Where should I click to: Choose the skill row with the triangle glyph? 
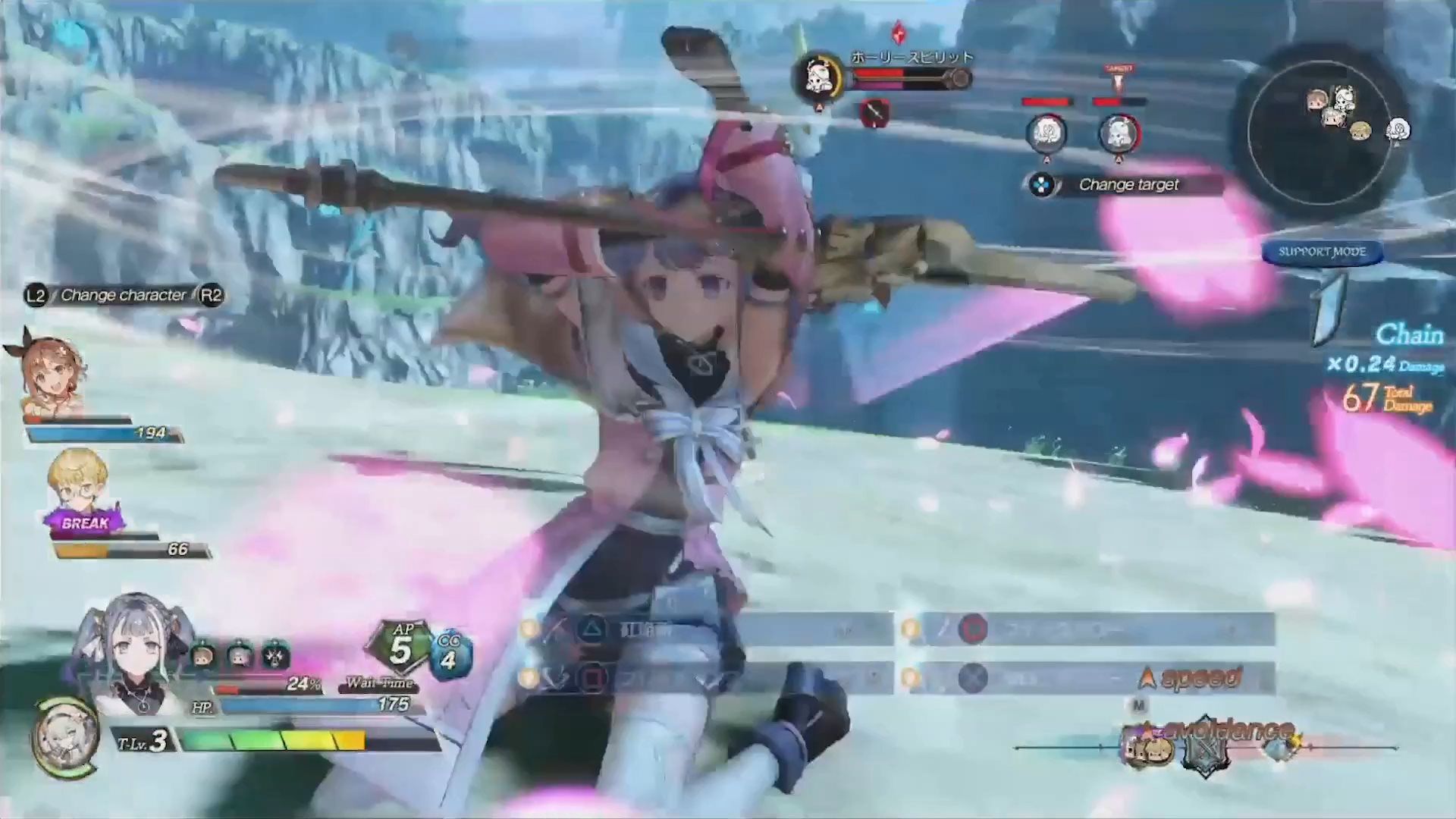pyautogui.click(x=705, y=629)
